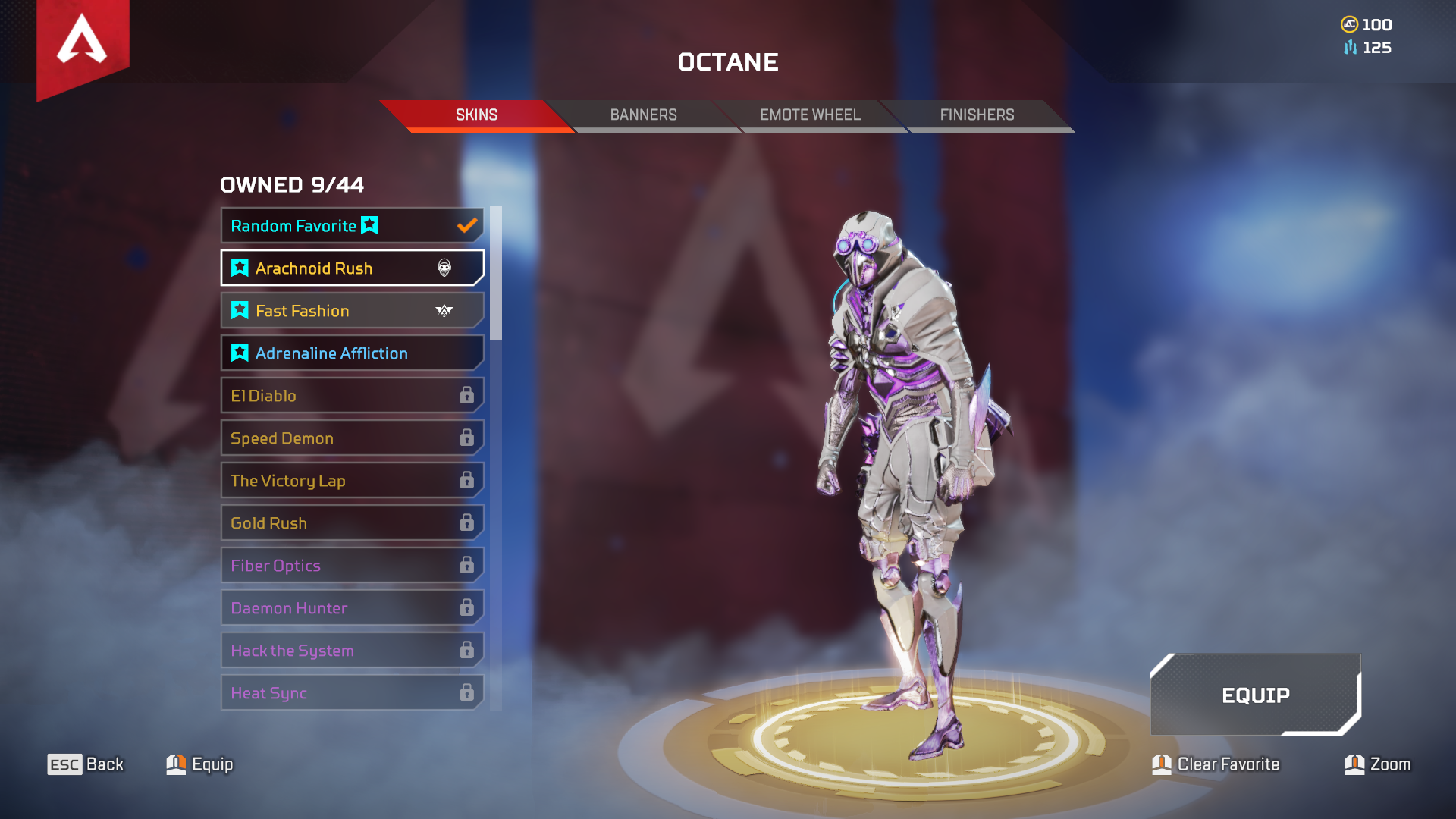Preview the Fiber Optics skin
Image resolution: width=1456 pixels, height=819 pixels.
tap(352, 565)
